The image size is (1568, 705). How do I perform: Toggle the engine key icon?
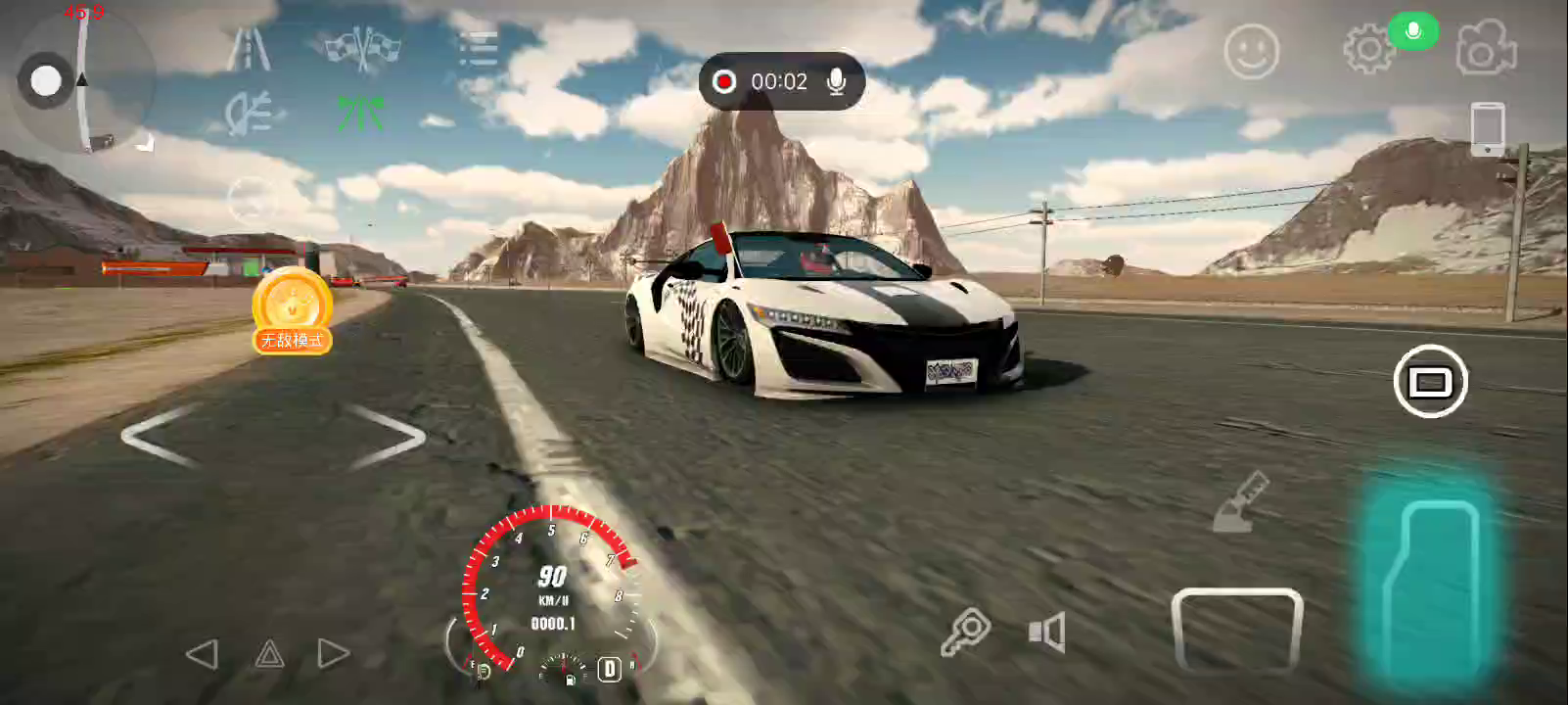click(965, 632)
